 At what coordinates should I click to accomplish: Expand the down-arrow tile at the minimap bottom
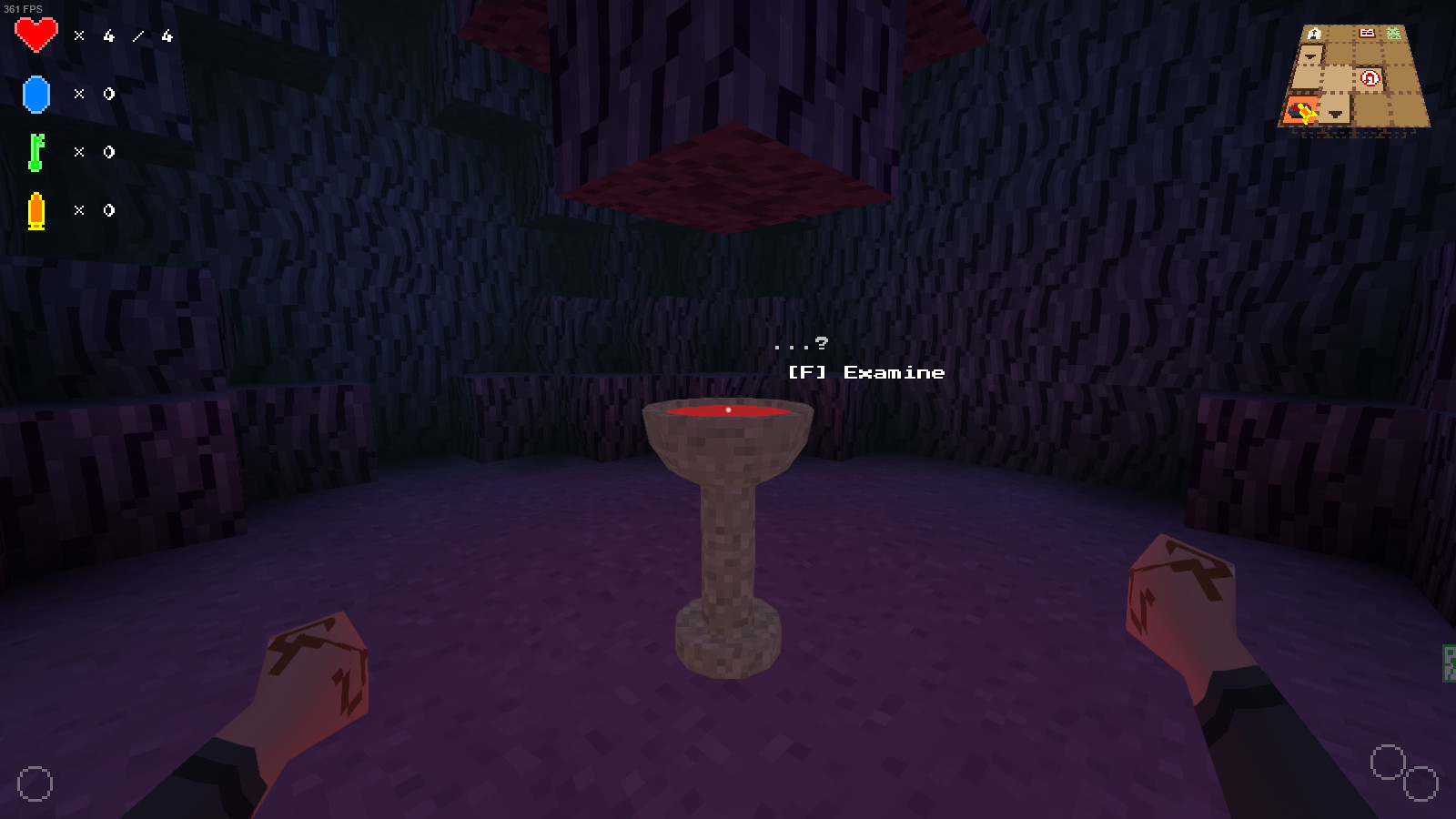[1335, 116]
